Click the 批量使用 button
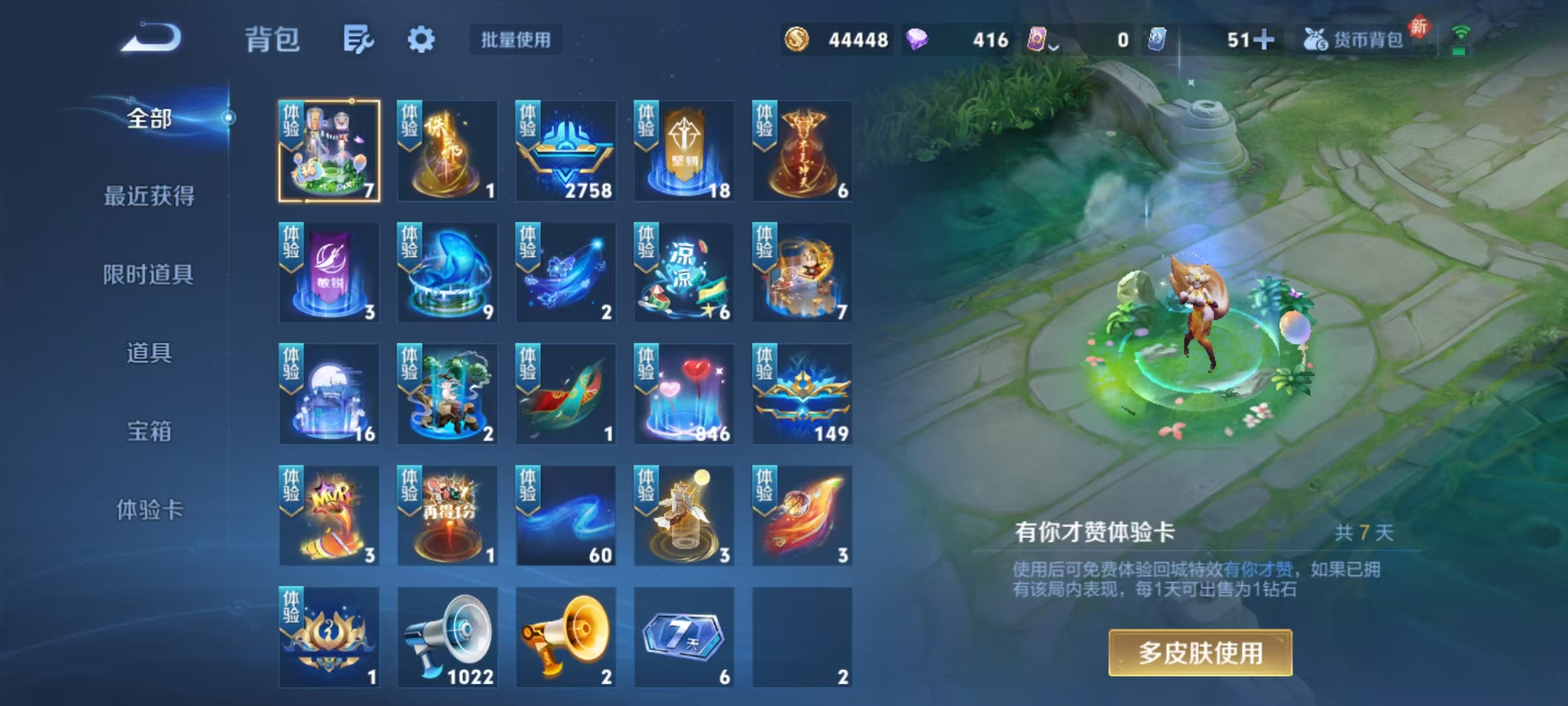The height and width of the screenshot is (706, 1568). [515, 41]
